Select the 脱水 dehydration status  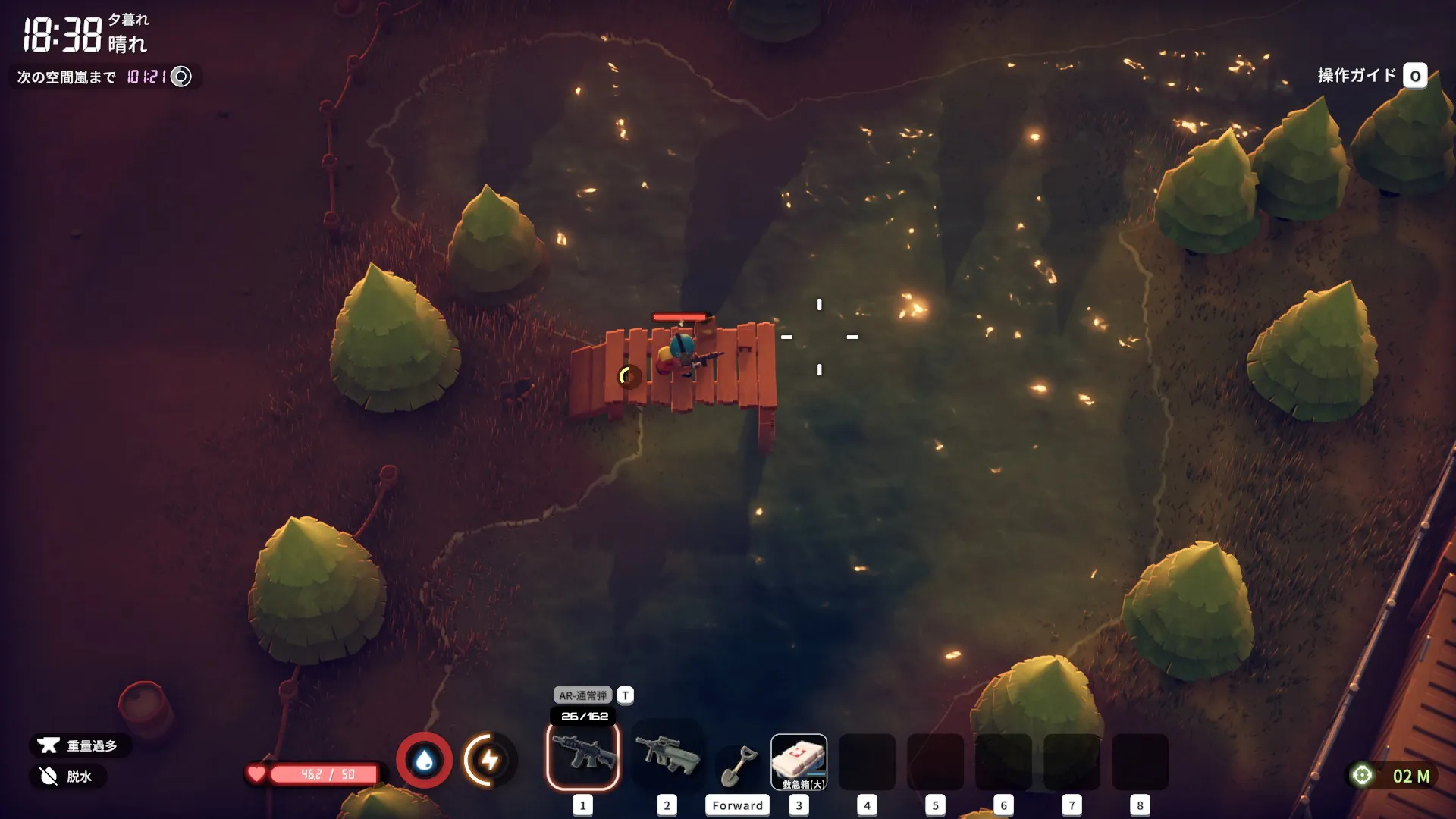pos(68,776)
